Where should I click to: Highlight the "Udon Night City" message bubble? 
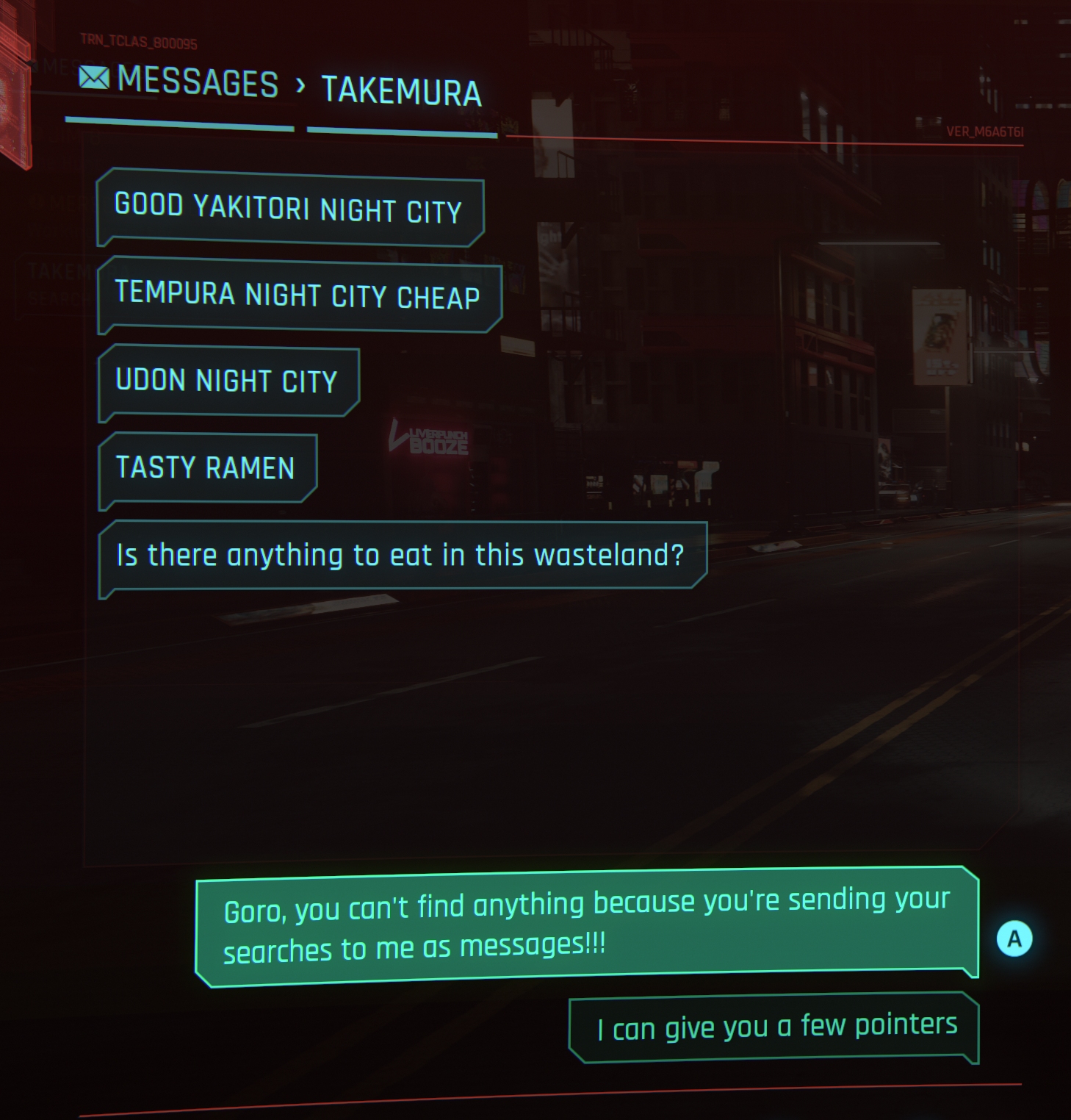pyautogui.click(x=228, y=381)
